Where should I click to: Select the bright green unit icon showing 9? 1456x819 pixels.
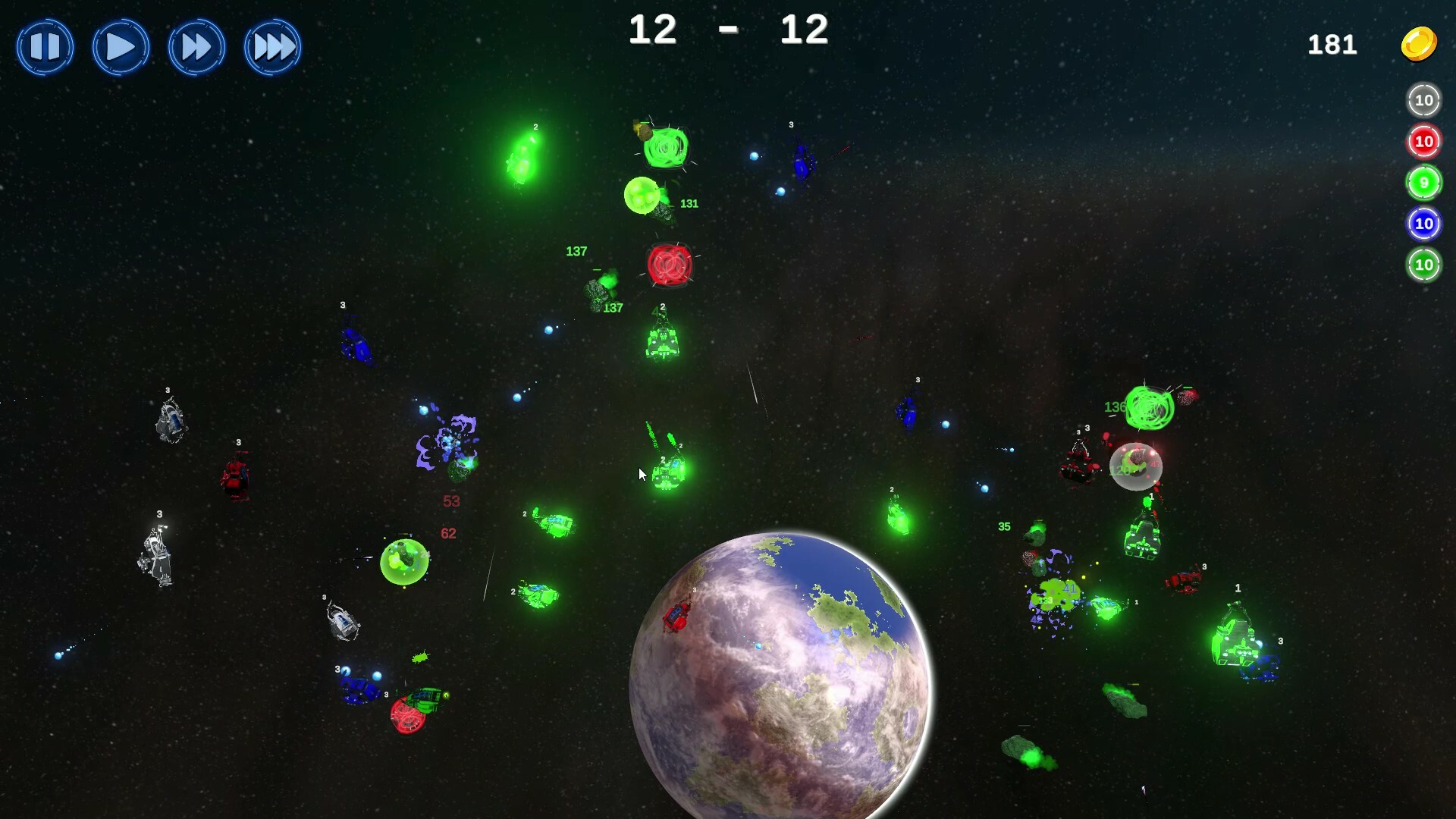tap(1423, 182)
